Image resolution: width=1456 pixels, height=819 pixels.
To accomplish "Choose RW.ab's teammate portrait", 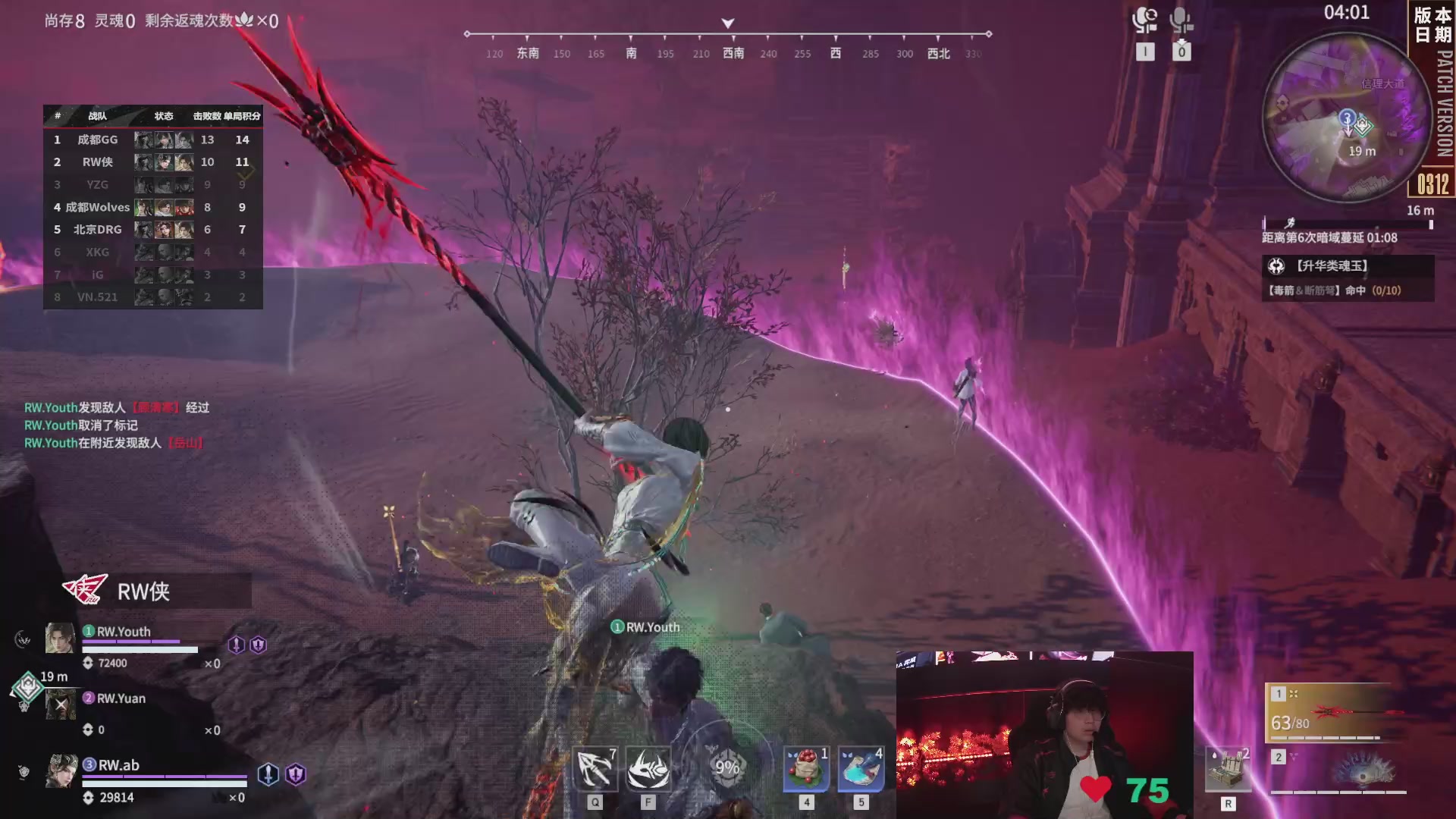I will tap(61, 771).
